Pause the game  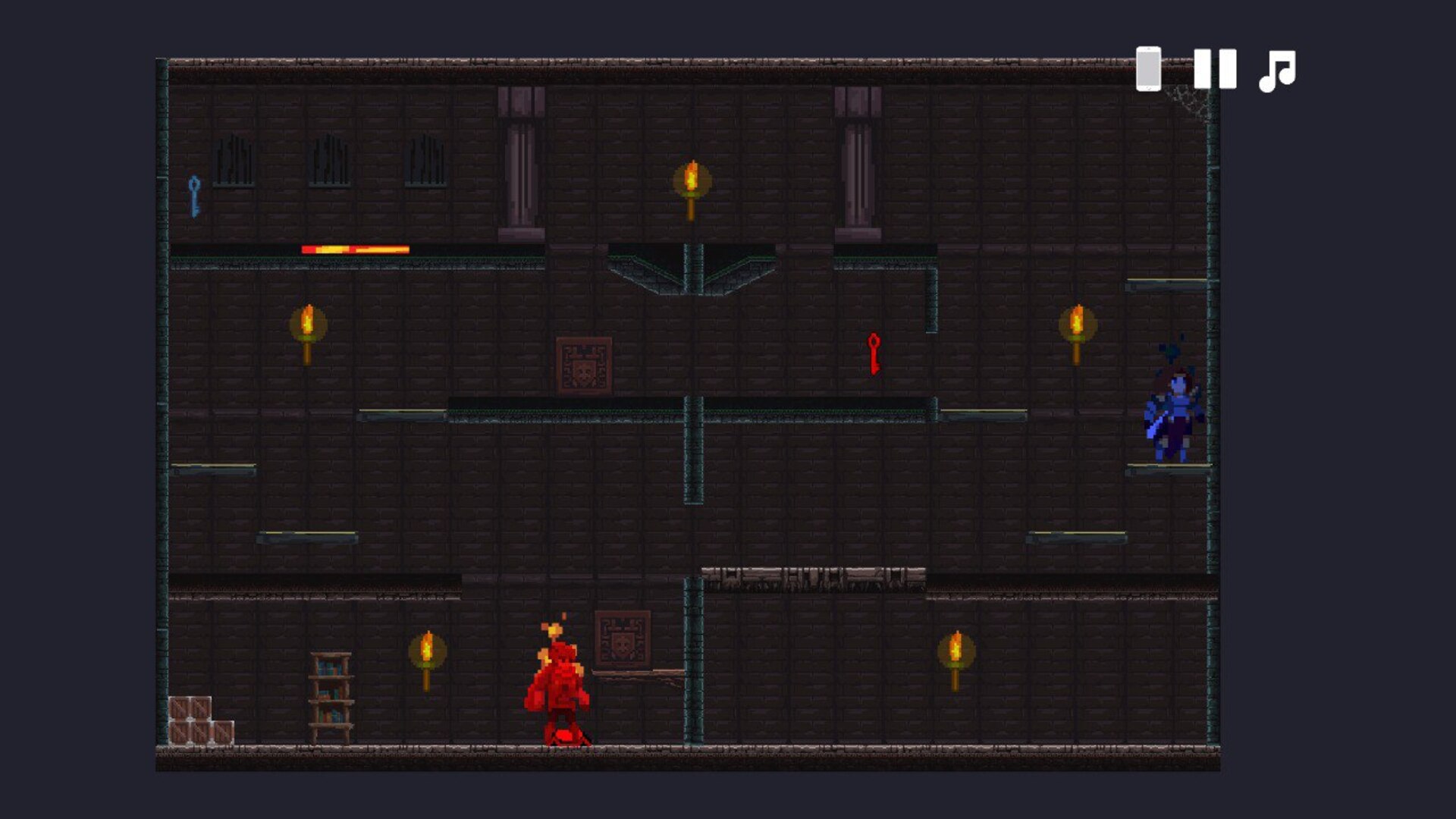tap(1216, 70)
